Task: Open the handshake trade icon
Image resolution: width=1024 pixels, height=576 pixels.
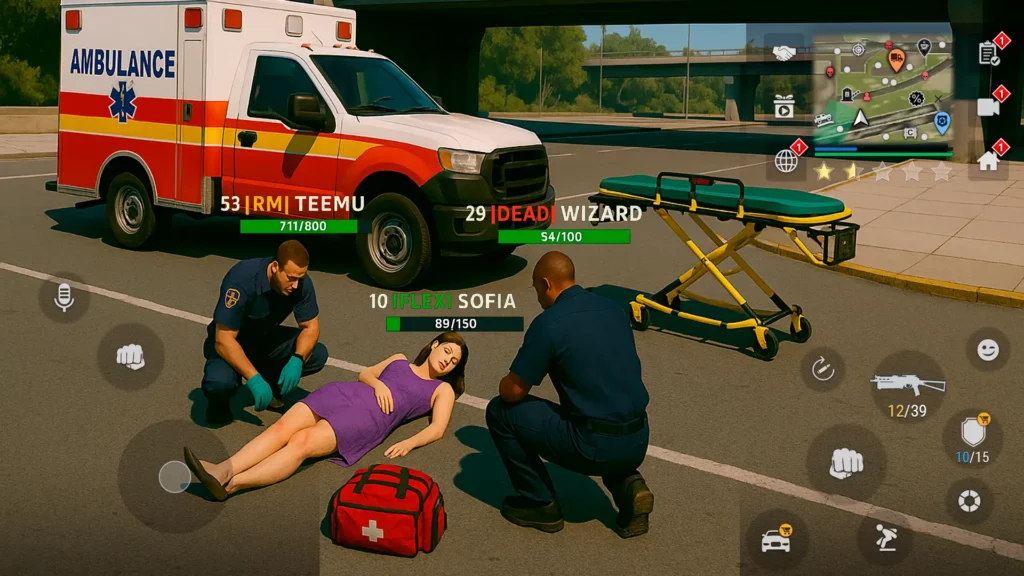Action: tap(785, 52)
